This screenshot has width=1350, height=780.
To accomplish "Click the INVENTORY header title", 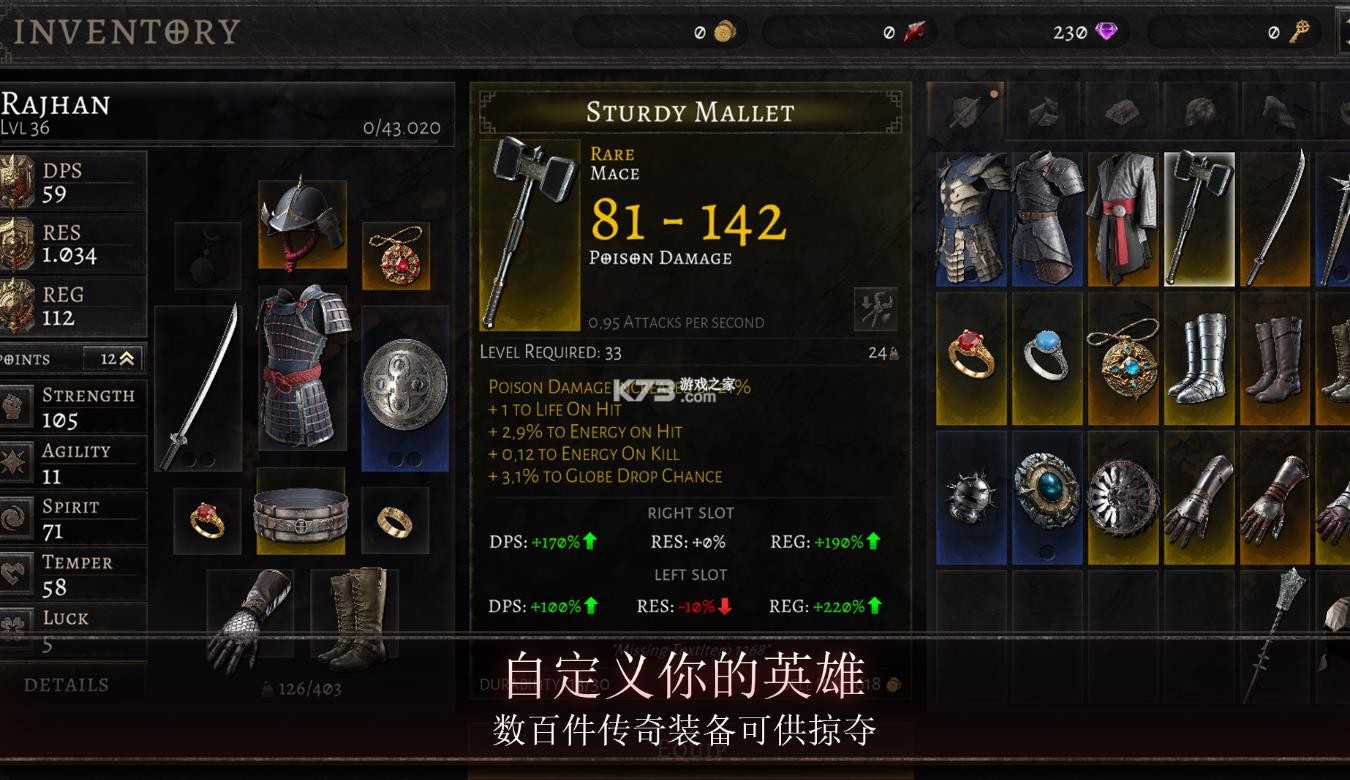I will pos(126,30).
